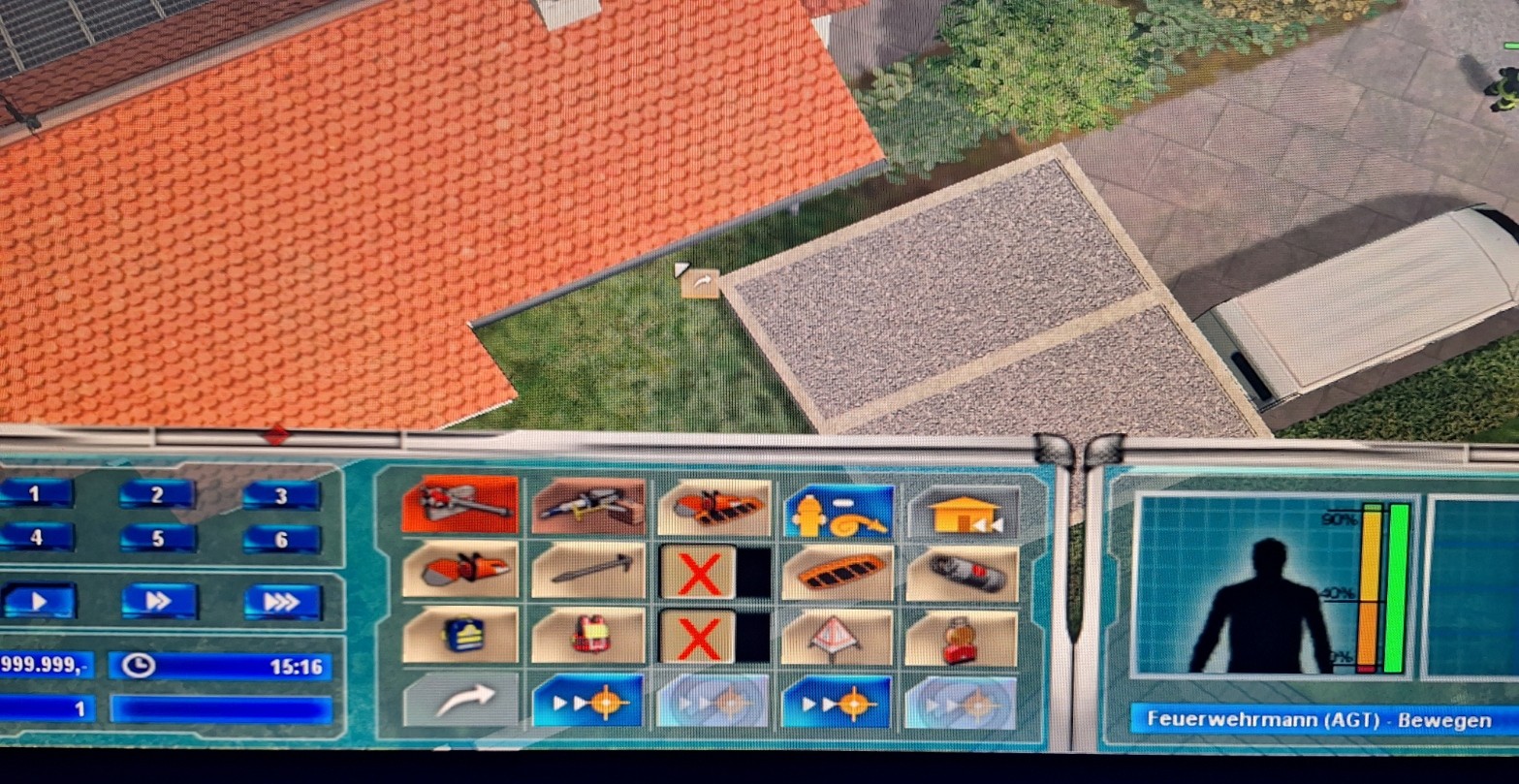Equip the red medical backpack
This screenshot has height=784, width=1519.
coord(588,636)
